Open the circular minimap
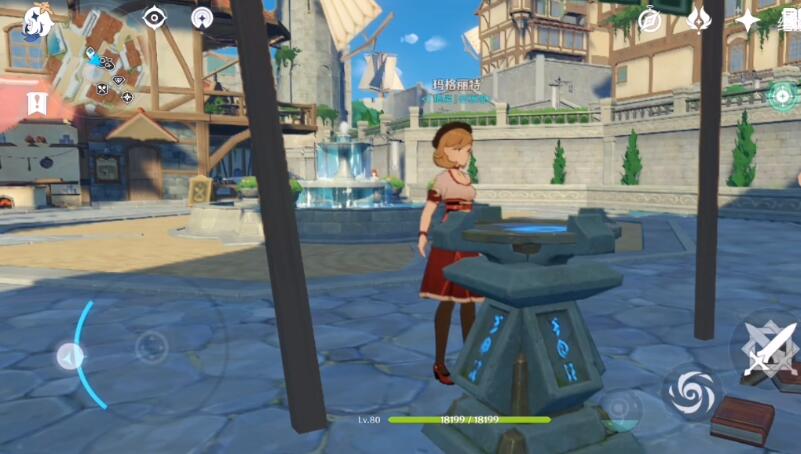 tap(93, 60)
